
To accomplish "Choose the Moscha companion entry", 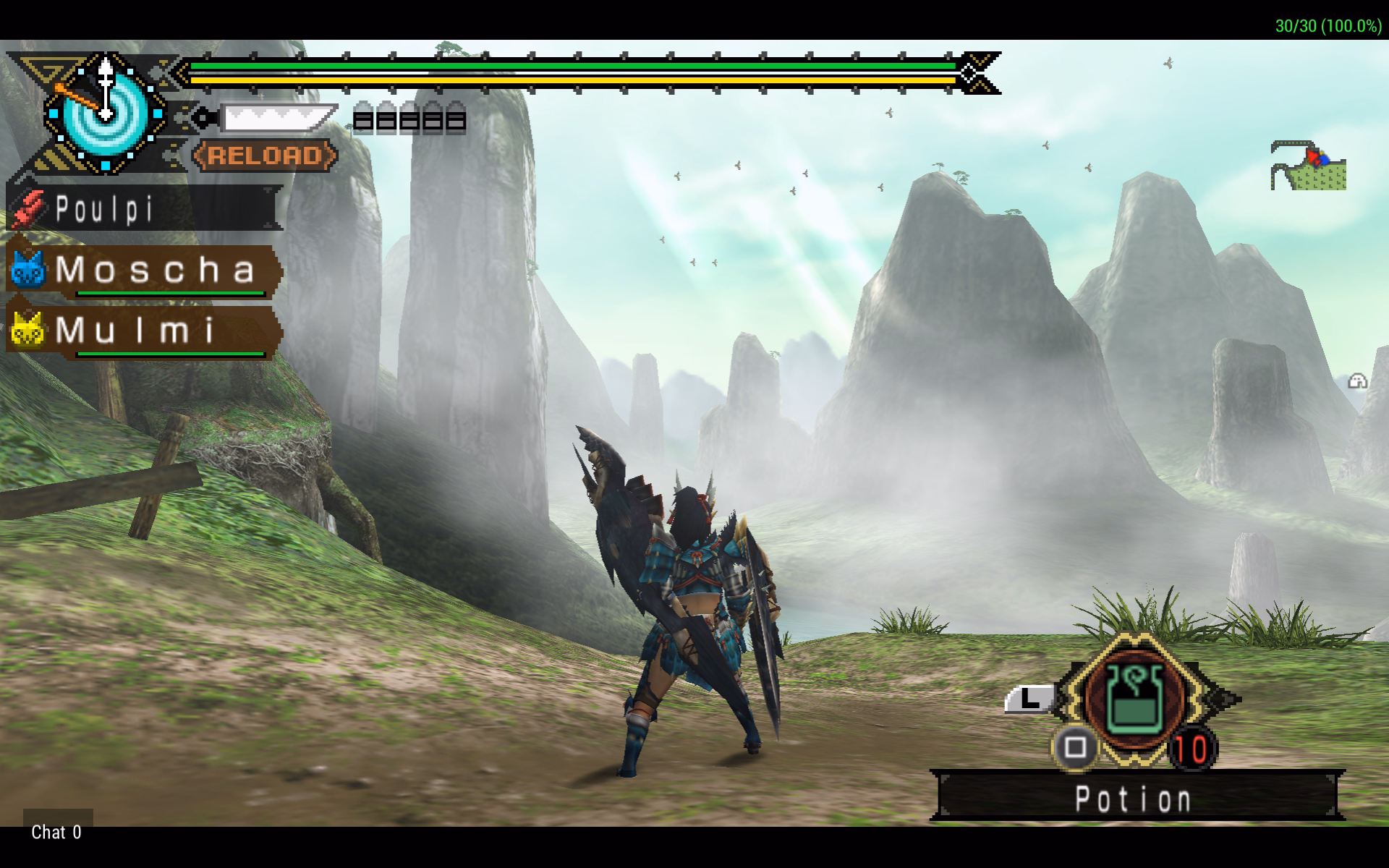I will 143,270.
